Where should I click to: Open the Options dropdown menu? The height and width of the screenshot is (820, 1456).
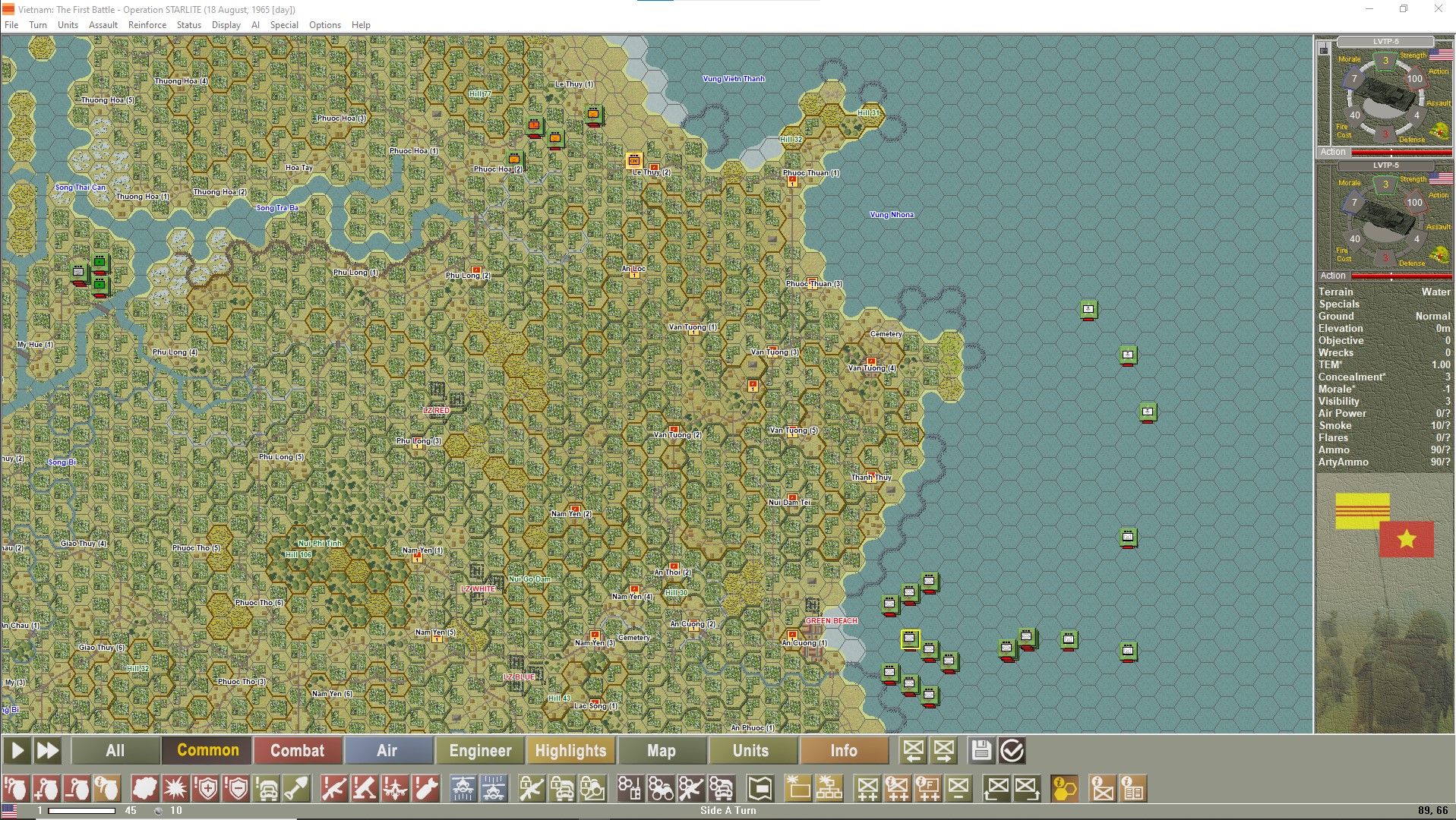(325, 24)
